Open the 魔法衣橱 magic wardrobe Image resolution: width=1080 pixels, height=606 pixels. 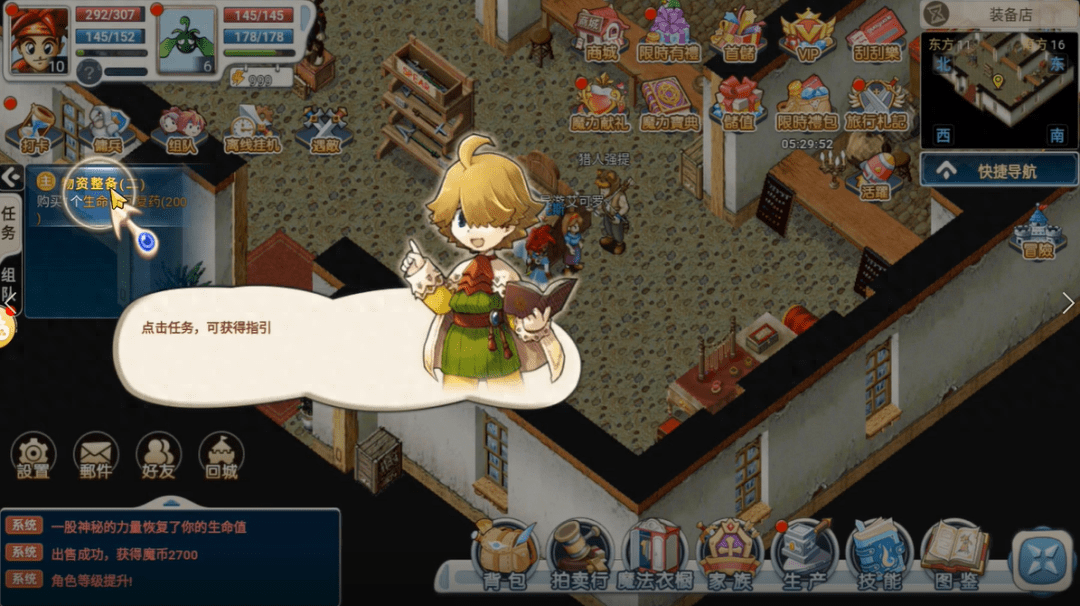(x=654, y=553)
